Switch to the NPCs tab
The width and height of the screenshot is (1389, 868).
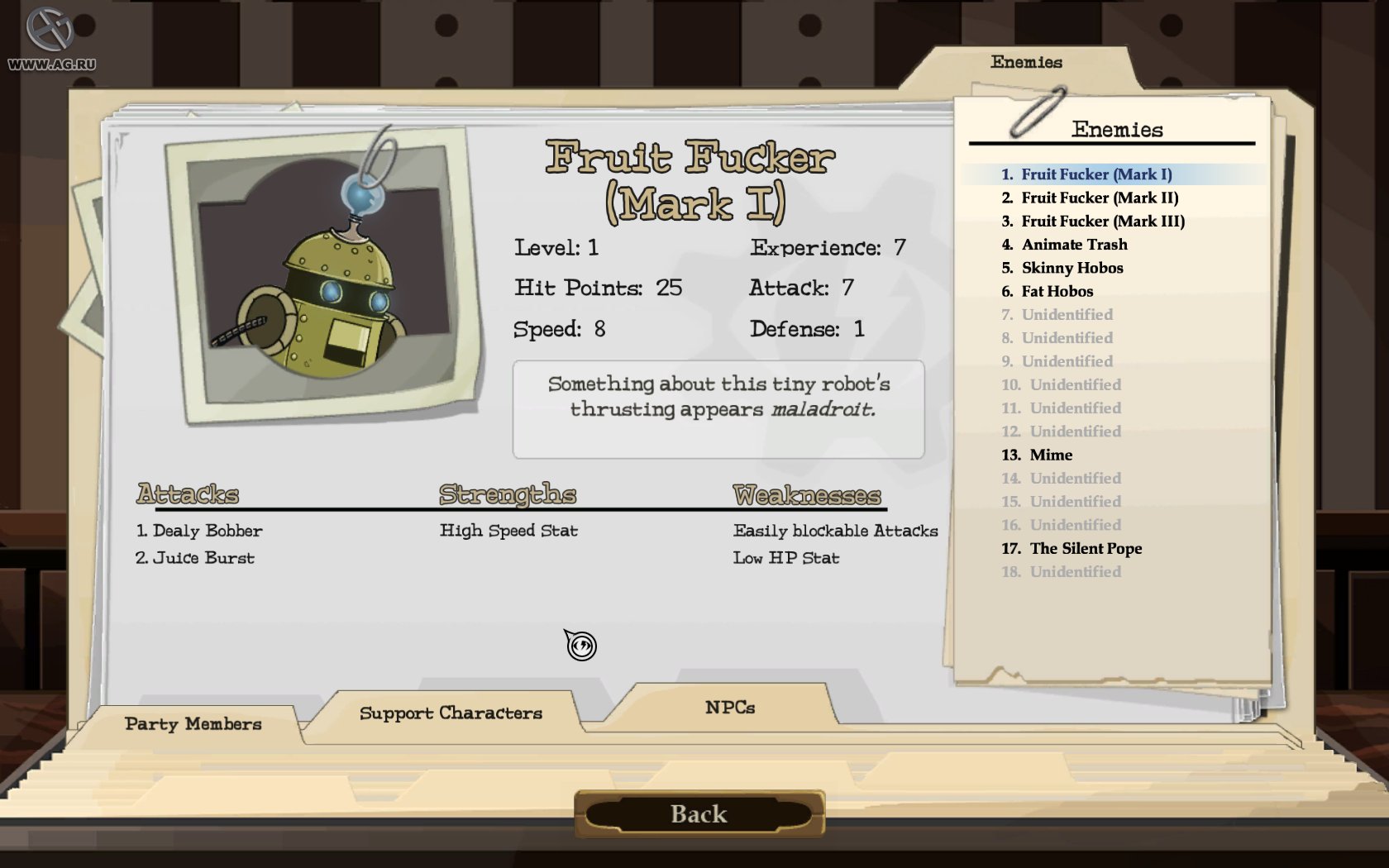click(x=728, y=707)
